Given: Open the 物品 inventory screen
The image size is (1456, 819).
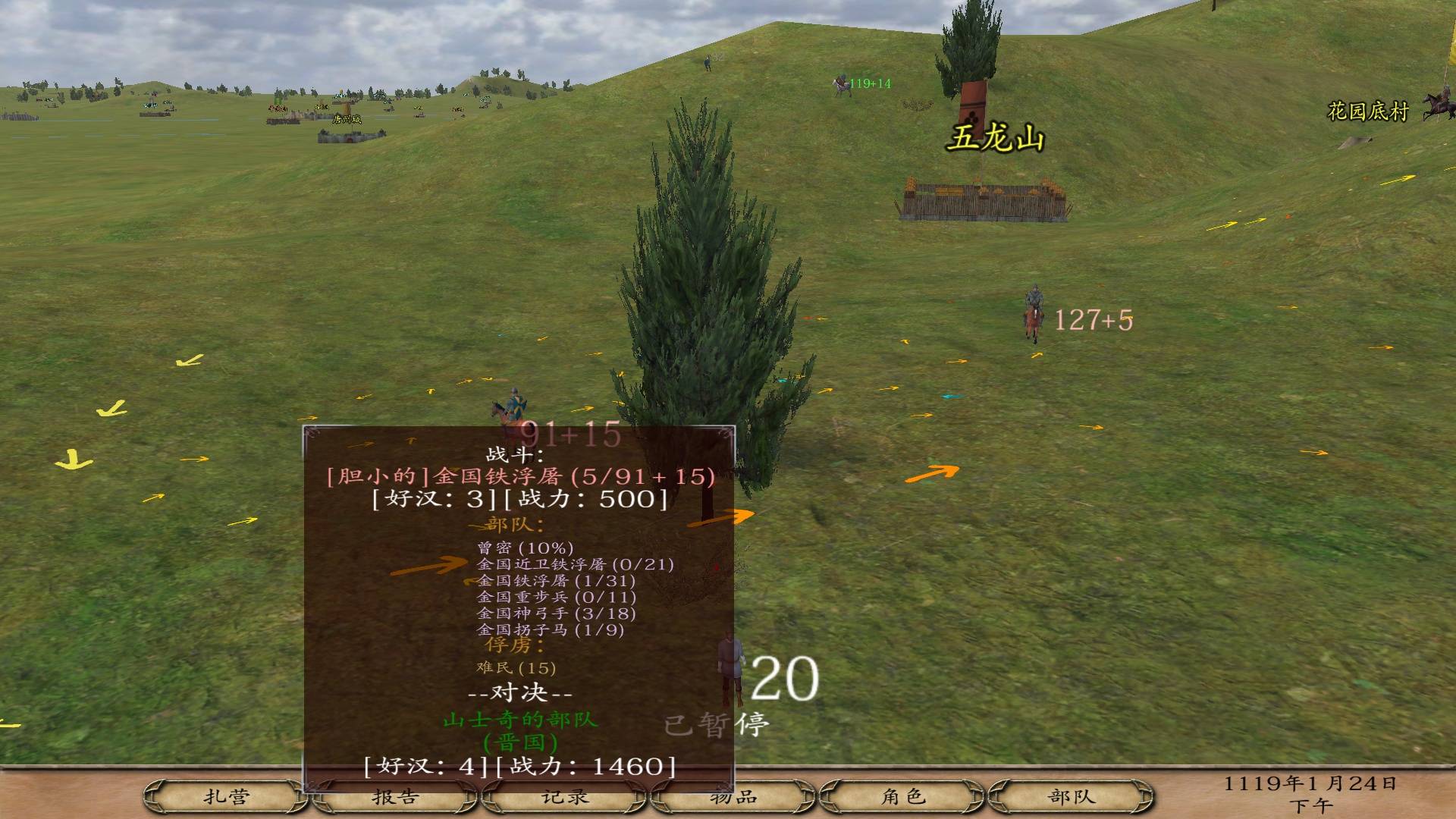Looking at the screenshot, I should 733,797.
